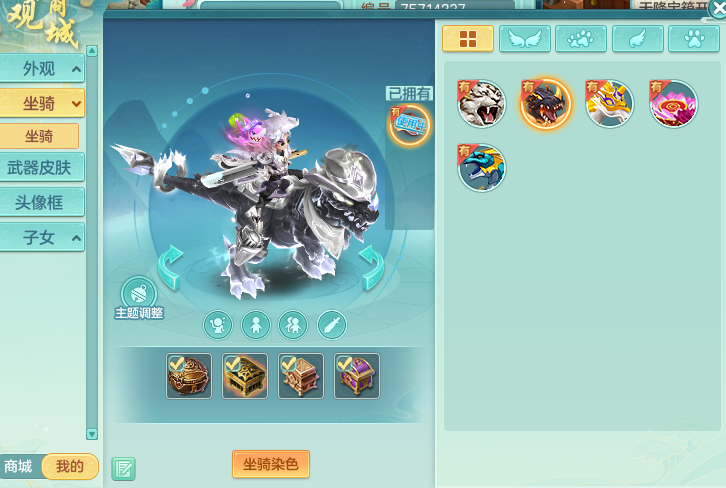The height and width of the screenshot is (488, 726).
Task: Open the 头像框 avatar frame section
Action: 42,202
